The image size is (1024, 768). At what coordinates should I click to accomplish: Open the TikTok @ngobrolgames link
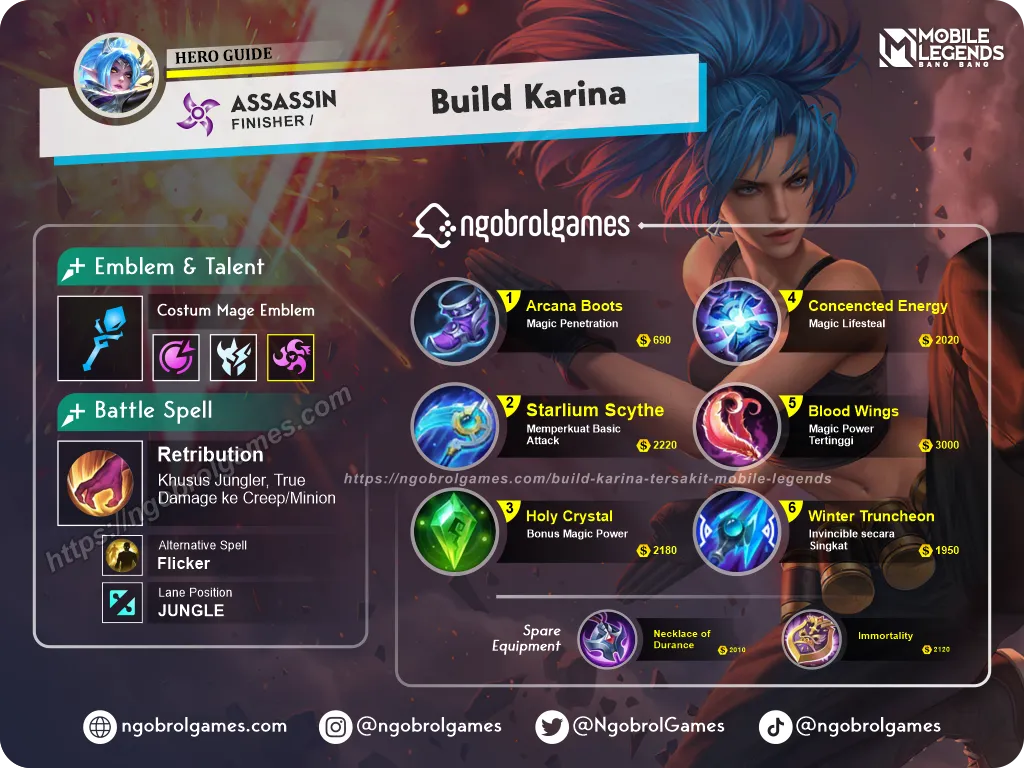[x=850, y=727]
